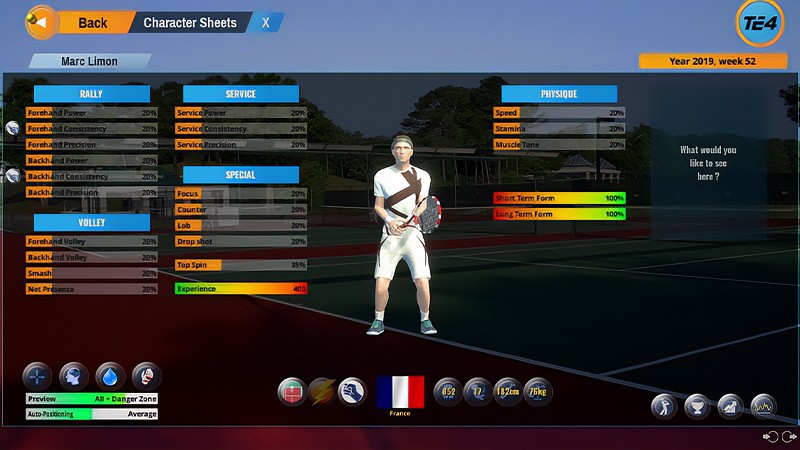The height and width of the screenshot is (450, 800).
Task: Click the 182cm height button
Action: (506, 391)
